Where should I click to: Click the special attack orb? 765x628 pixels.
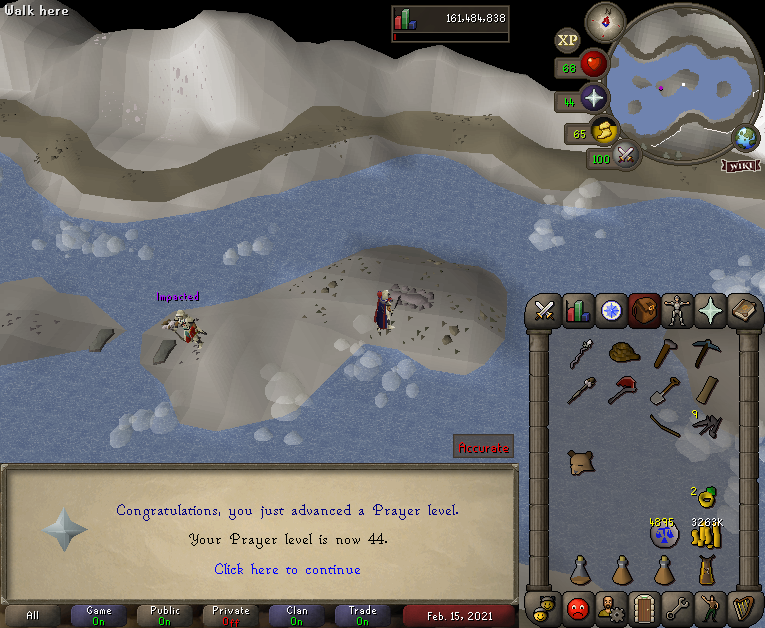(627, 155)
